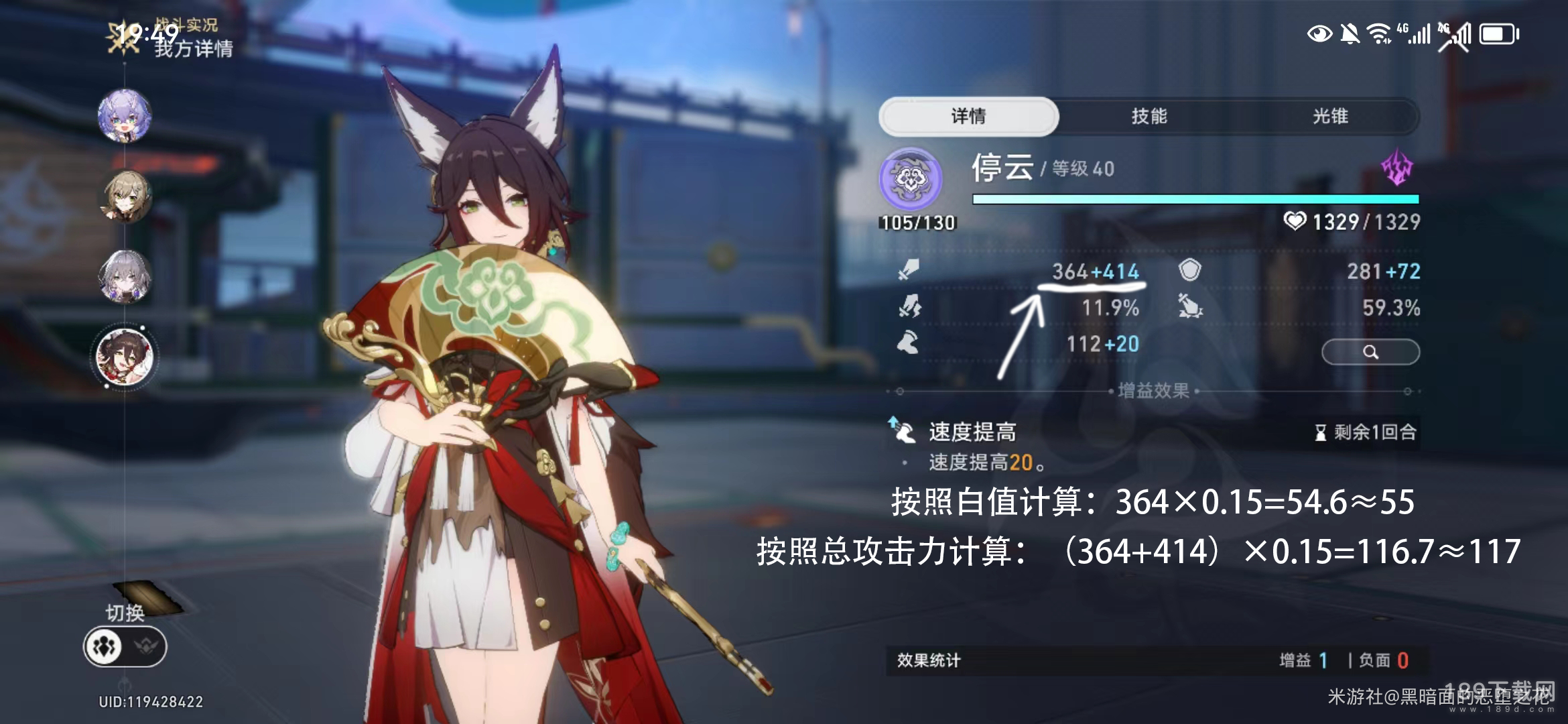Select the brown-haired character portrait

coord(125,196)
